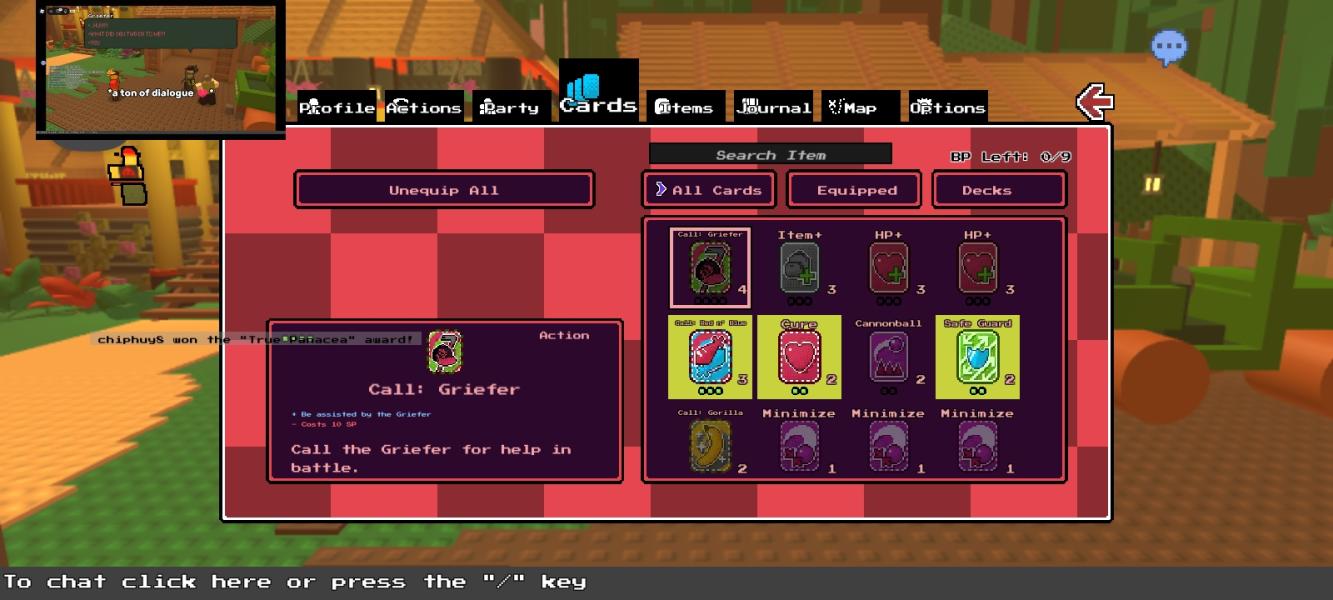Open the Journal tab
This screenshot has height=600, width=1333.
click(x=773, y=107)
